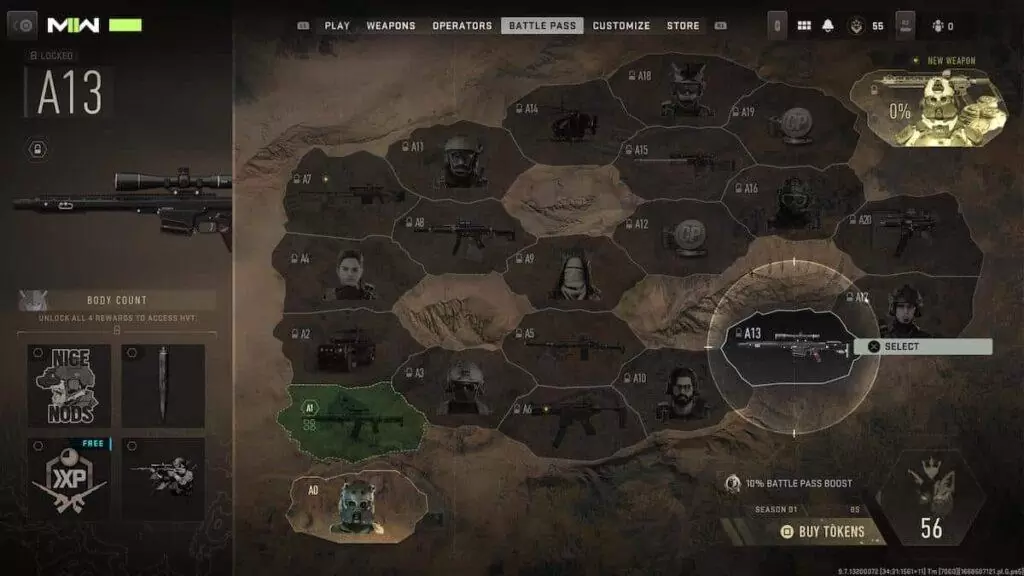Viewport: 1024px width, 576px height.
Task: Open the Customize tab
Action: [621, 26]
